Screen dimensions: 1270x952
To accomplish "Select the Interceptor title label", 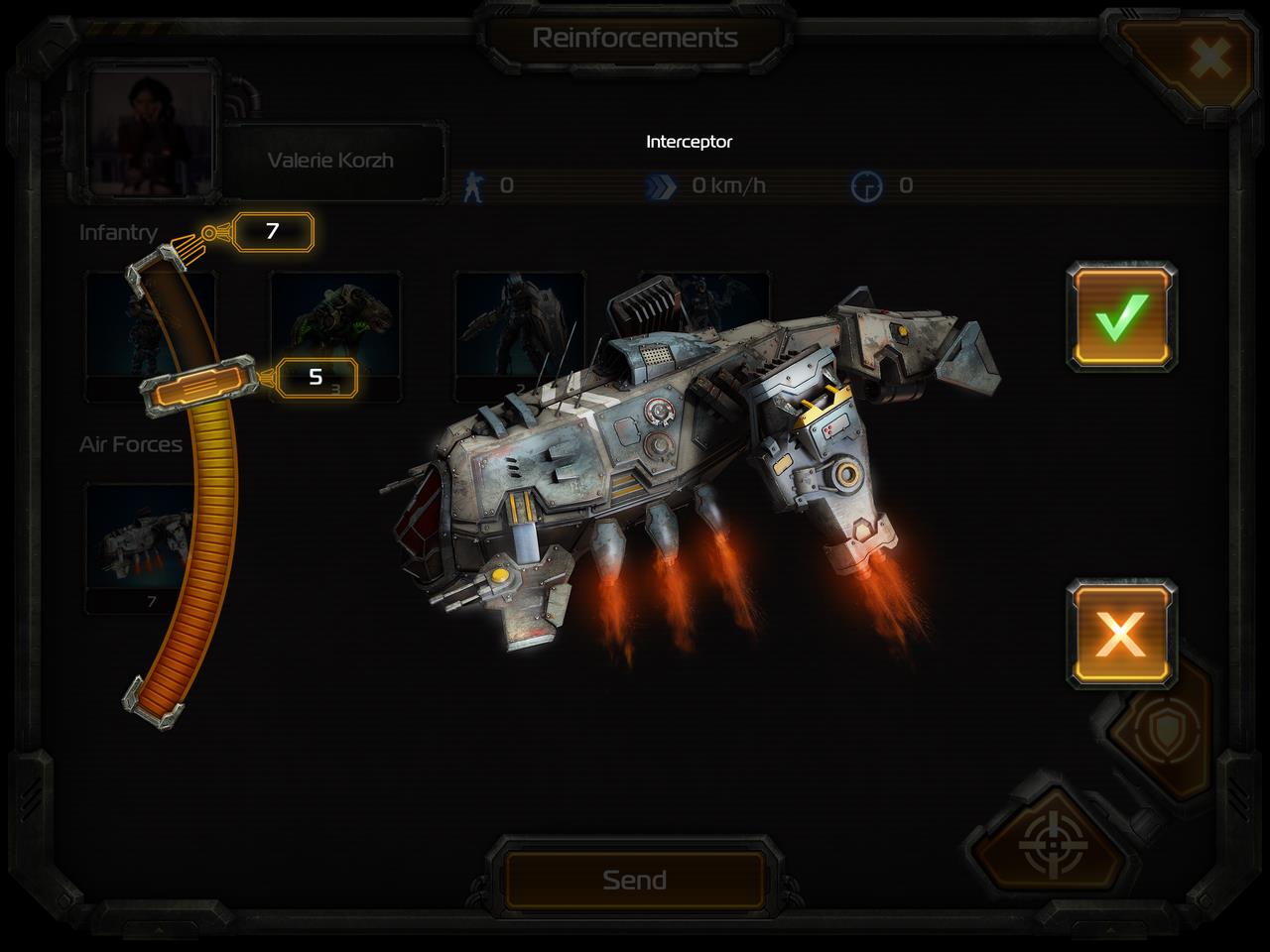I will (689, 141).
